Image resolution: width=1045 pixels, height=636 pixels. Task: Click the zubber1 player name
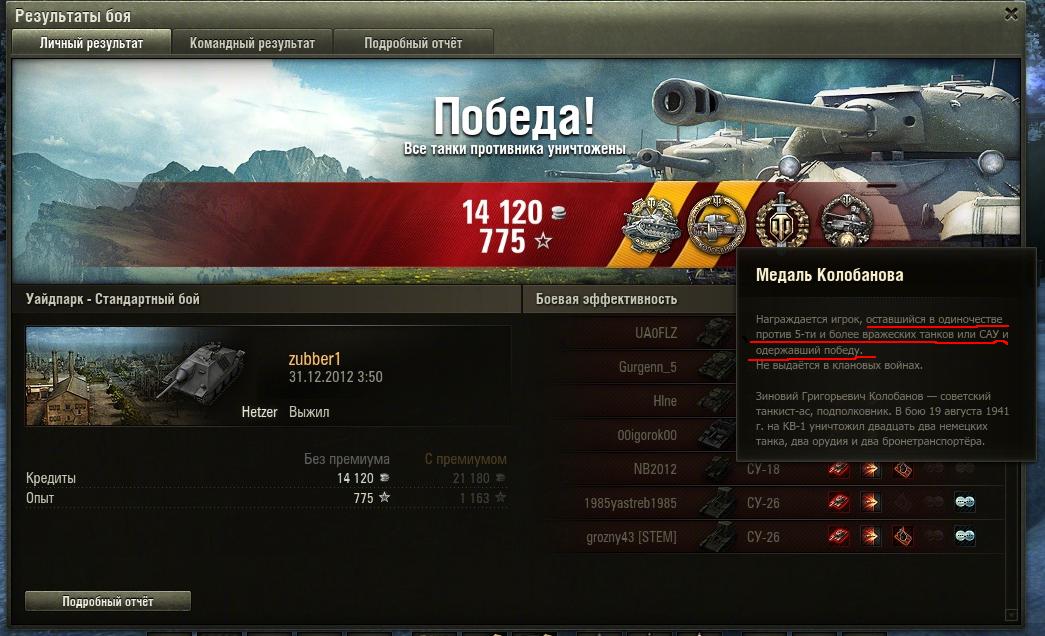(315, 359)
